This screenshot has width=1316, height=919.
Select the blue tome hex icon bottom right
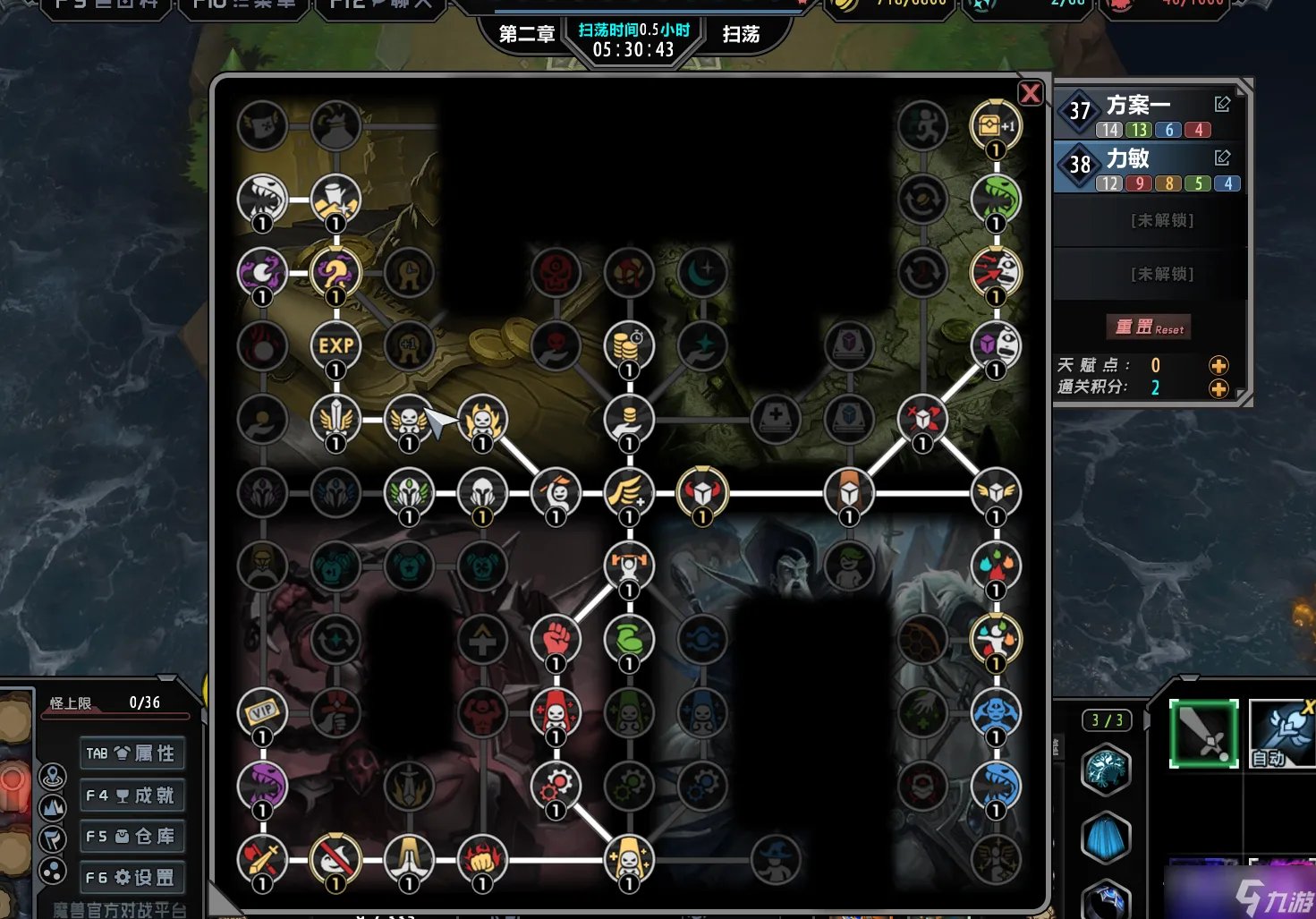pos(1106,838)
